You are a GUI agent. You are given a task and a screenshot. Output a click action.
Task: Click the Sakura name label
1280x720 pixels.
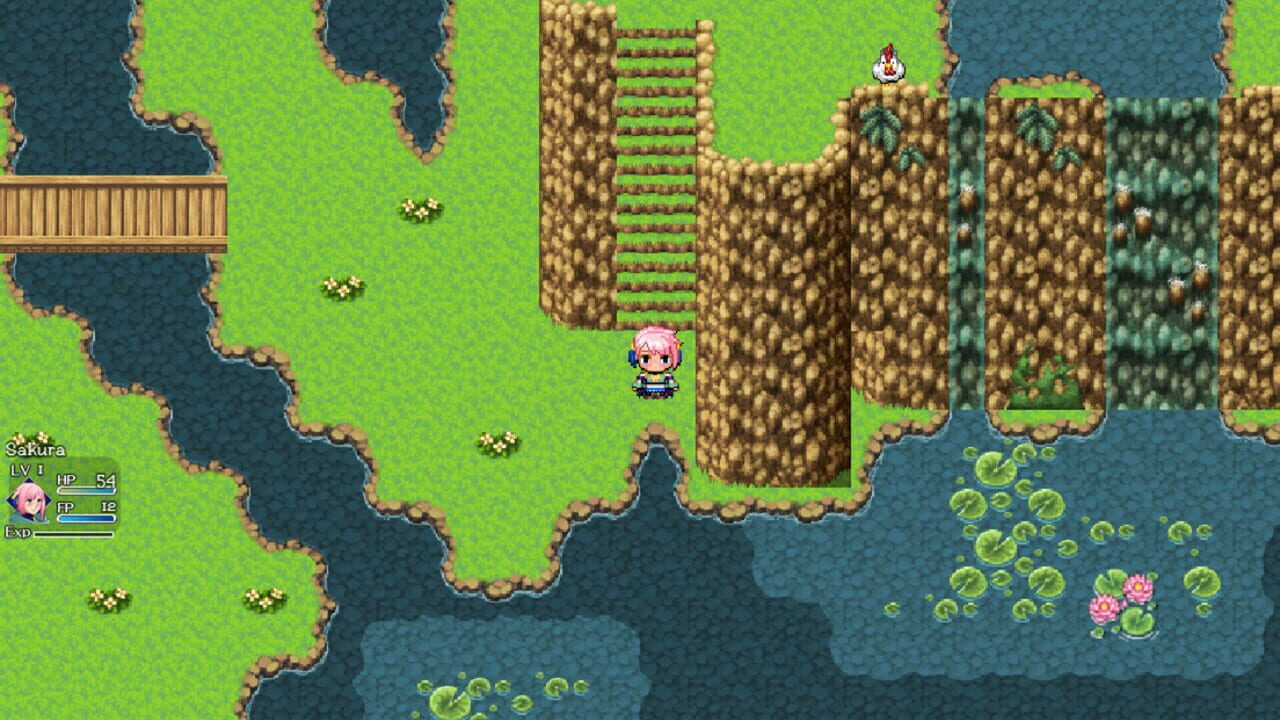coord(36,448)
